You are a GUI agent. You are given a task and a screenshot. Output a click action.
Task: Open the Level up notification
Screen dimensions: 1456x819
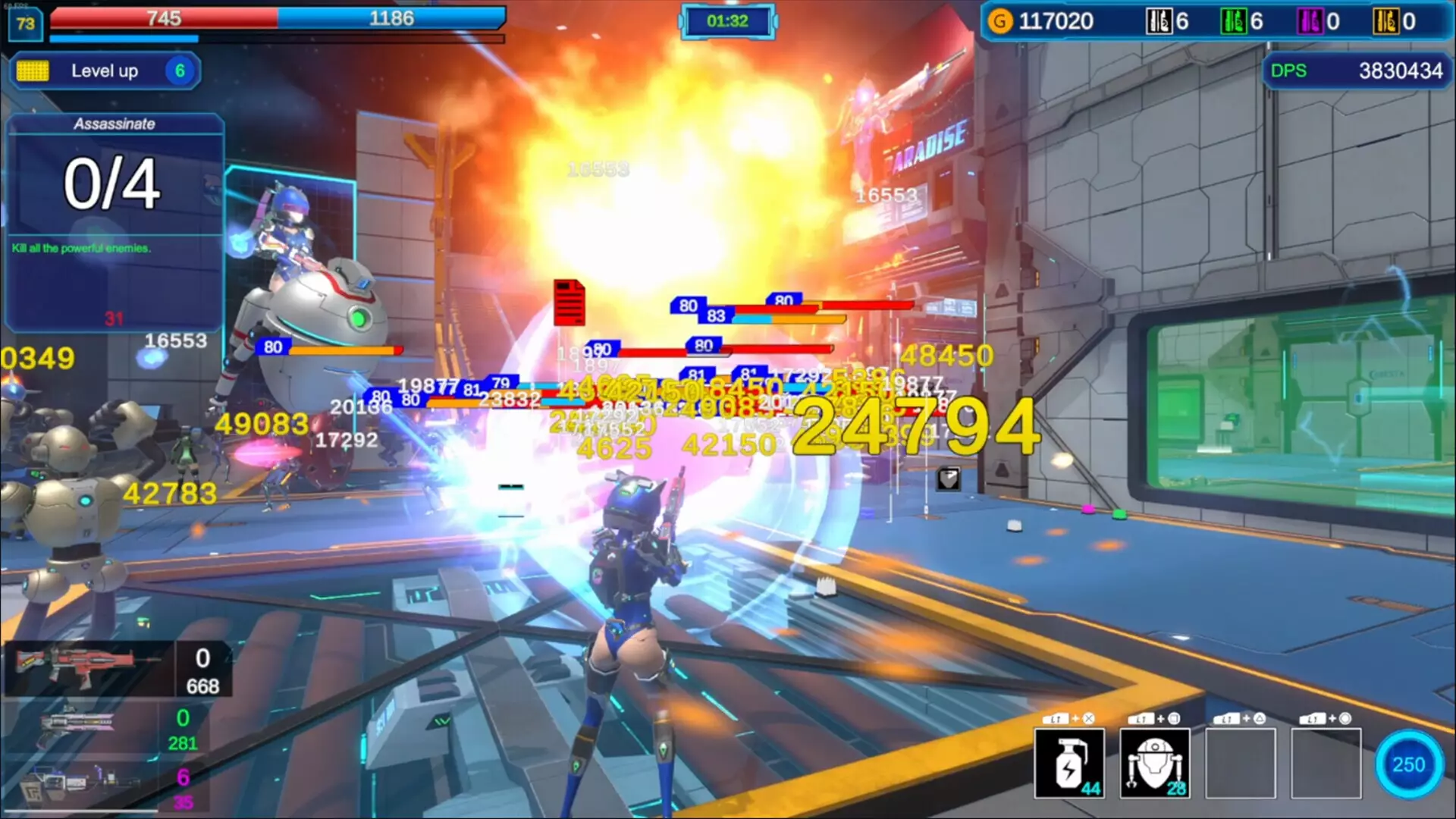(105, 71)
